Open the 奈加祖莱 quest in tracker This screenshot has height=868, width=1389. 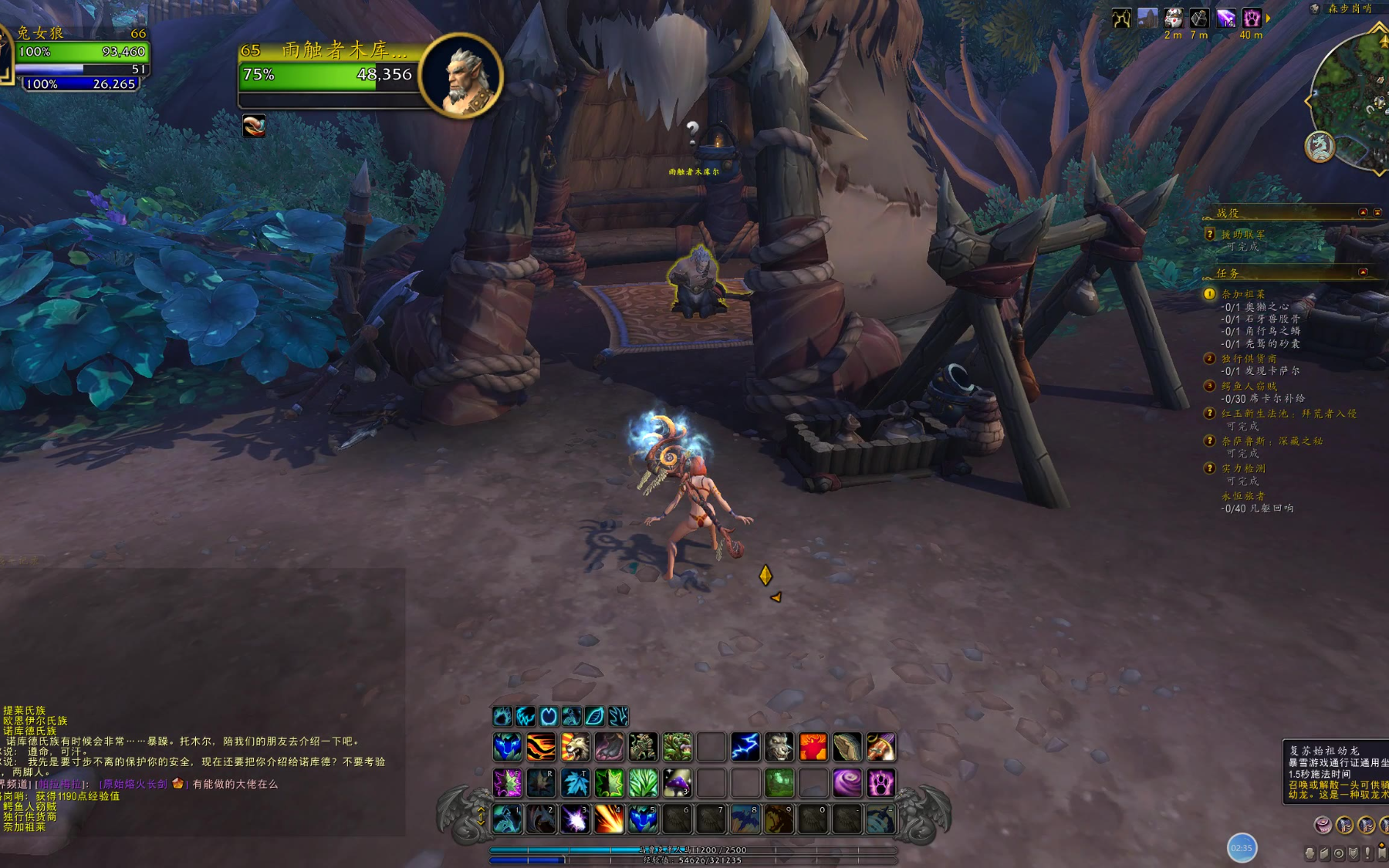(1243, 294)
